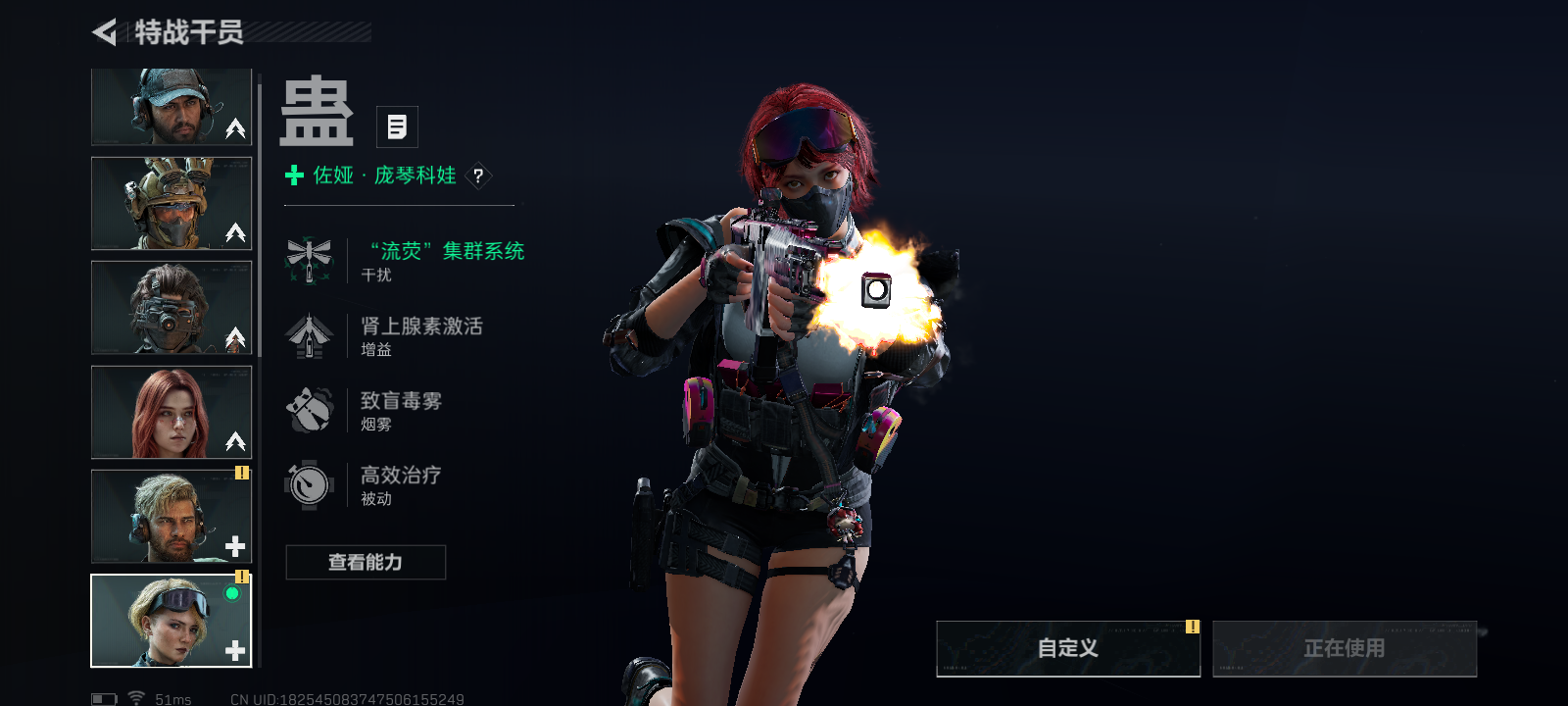Choose the bearded blond operator with headset
Image resolution: width=1568 pixels, height=706 pixels.
point(171,516)
